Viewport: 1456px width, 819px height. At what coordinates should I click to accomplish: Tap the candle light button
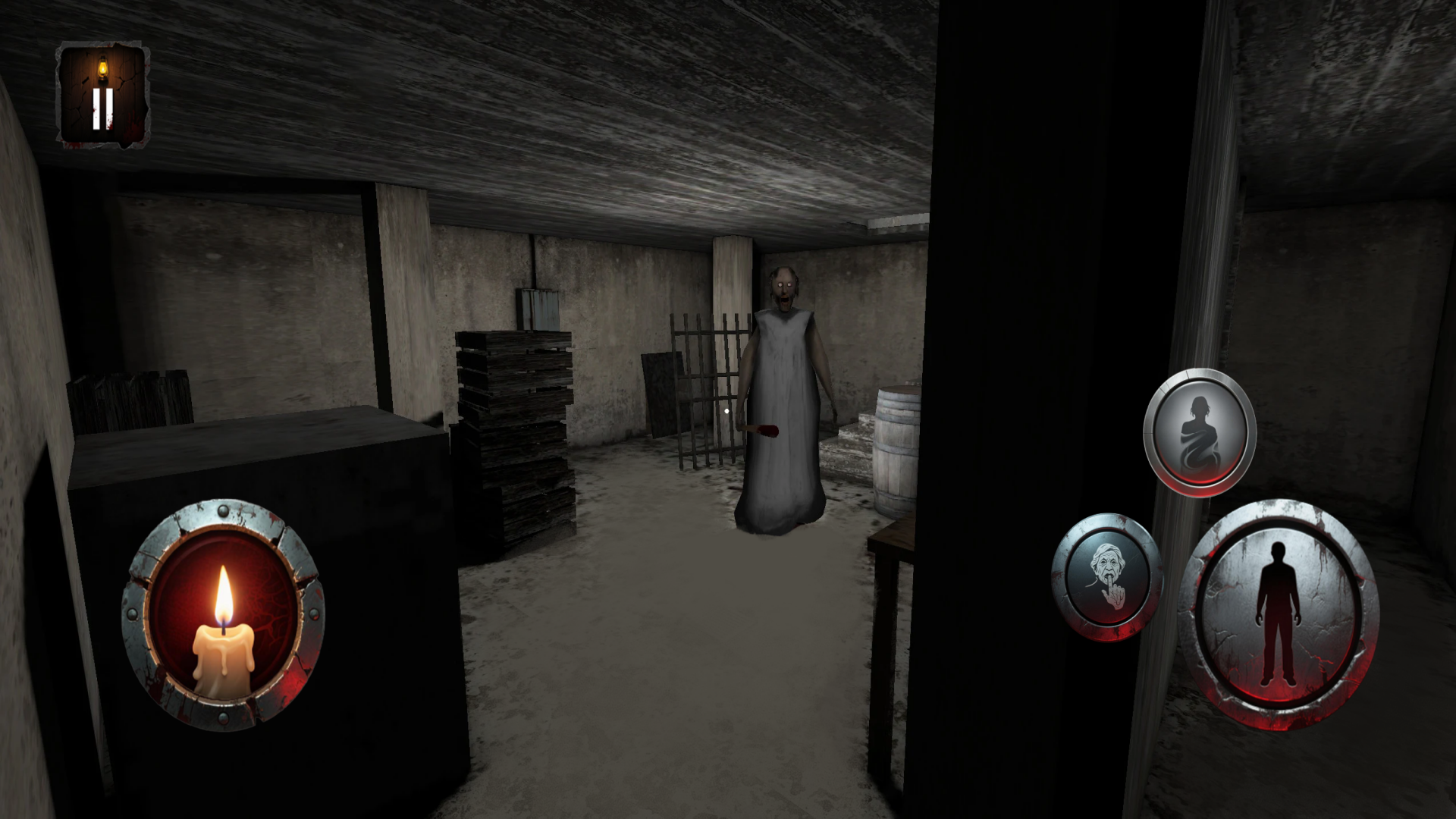(223, 613)
